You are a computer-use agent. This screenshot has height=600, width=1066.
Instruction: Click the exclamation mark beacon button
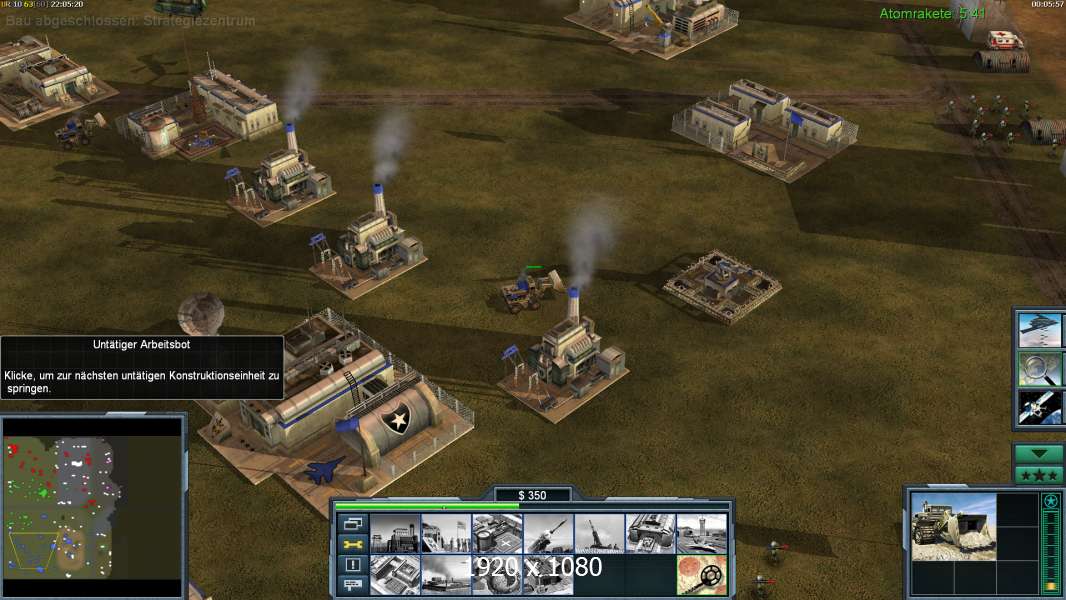(x=352, y=565)
